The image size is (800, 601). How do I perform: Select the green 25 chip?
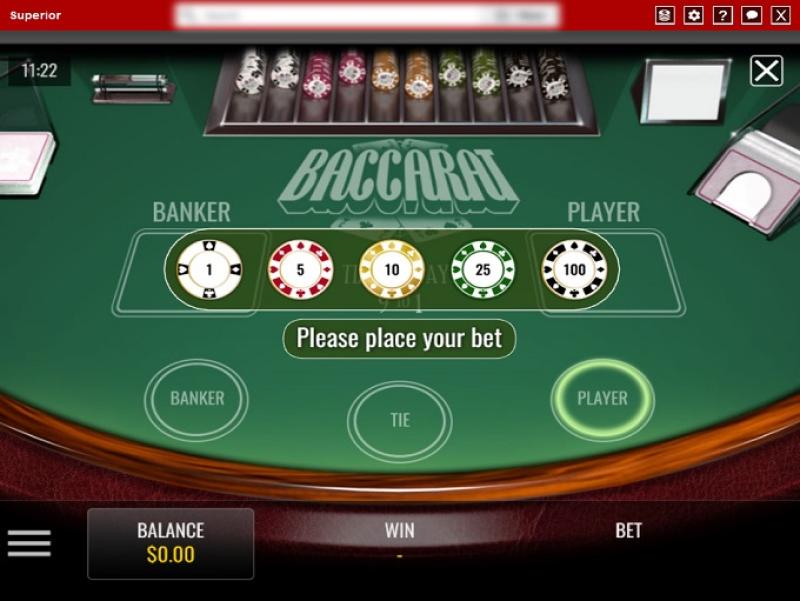(x=483, y=270)
